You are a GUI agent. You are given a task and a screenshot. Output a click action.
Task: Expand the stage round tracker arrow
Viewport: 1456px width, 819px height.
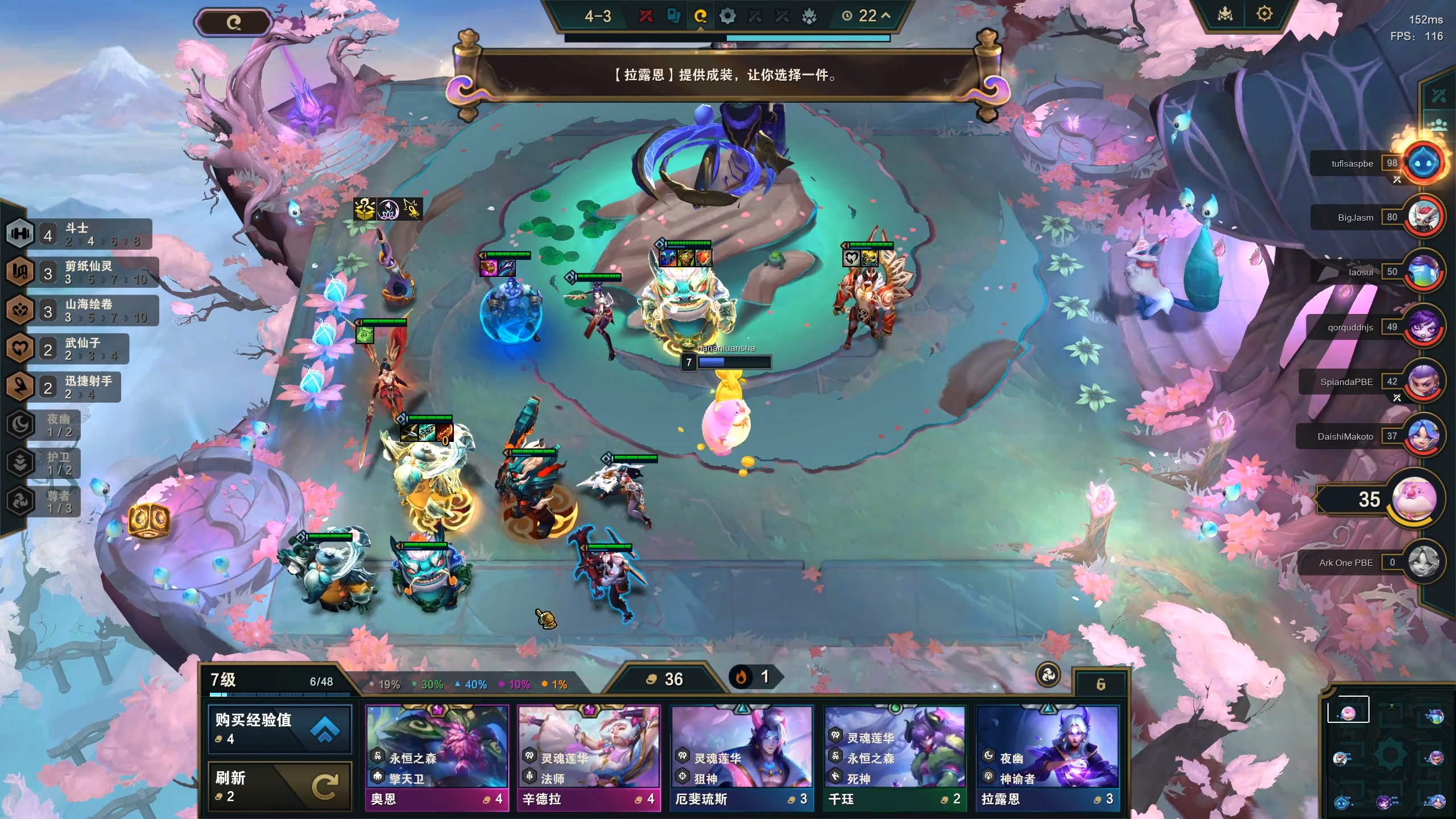click(x=886, y=16)
